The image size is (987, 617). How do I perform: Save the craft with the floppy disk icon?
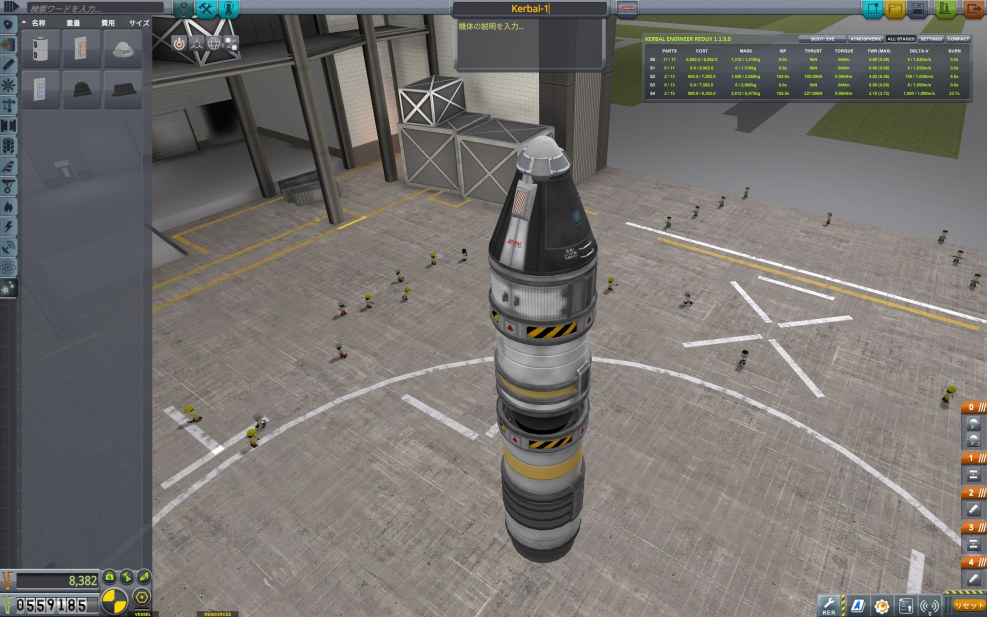[x=919, y=9]
